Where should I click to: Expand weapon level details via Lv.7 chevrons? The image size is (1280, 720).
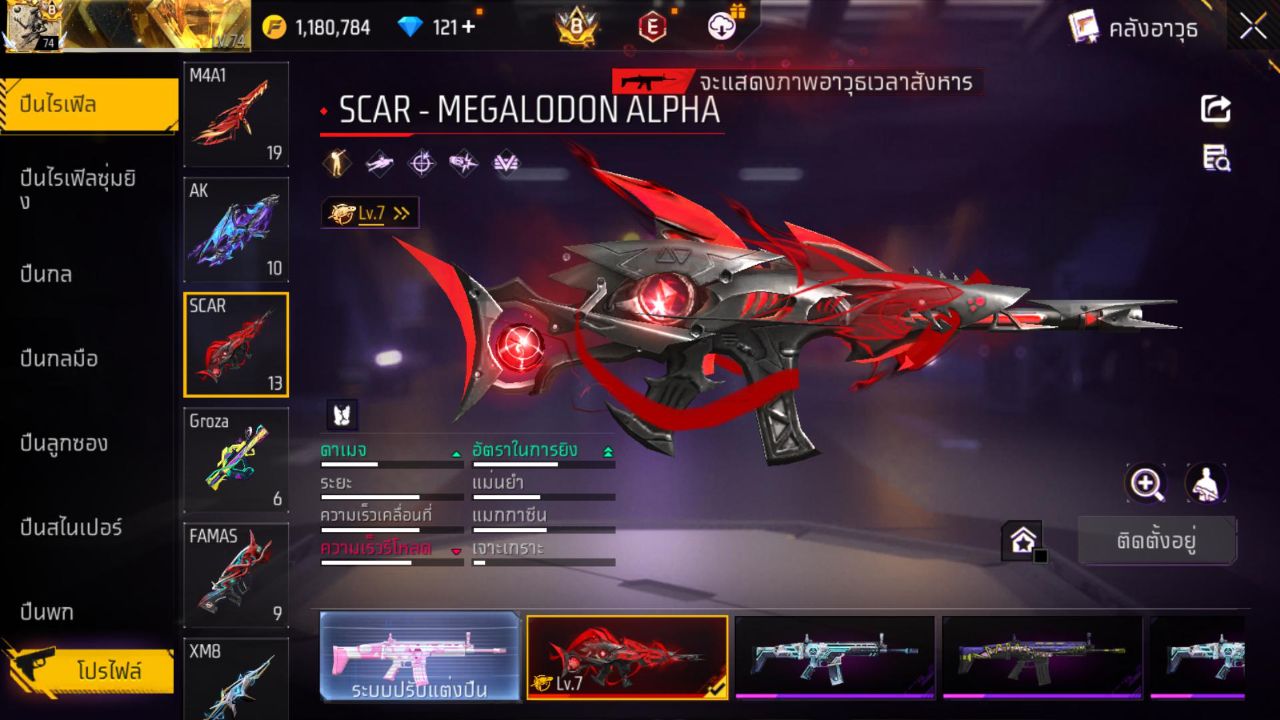[x=400, y=212]
